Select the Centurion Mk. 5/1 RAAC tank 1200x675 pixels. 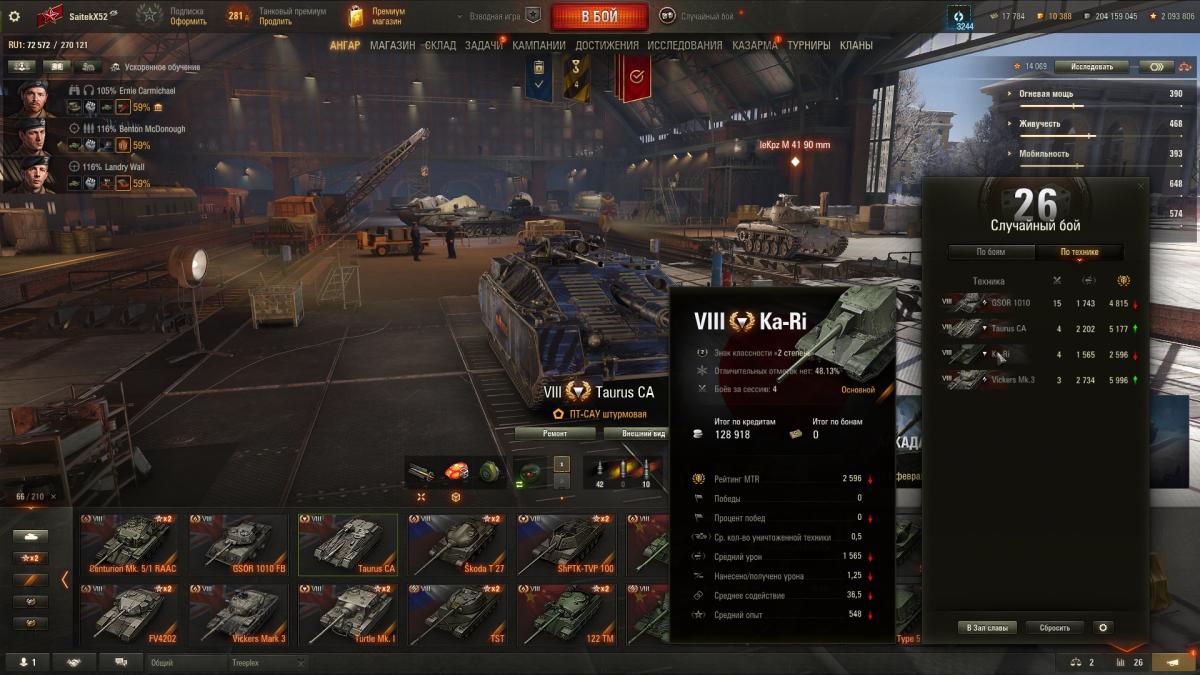pyautogui.click(x=128, y=545)
